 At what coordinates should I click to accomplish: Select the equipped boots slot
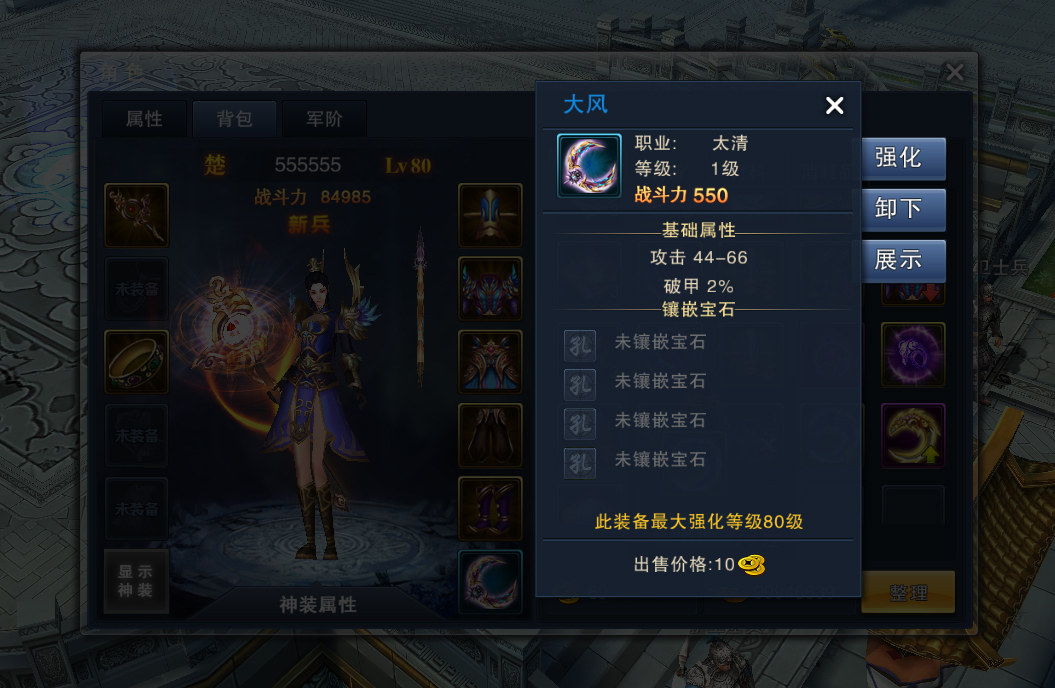(x=490, y=509)
